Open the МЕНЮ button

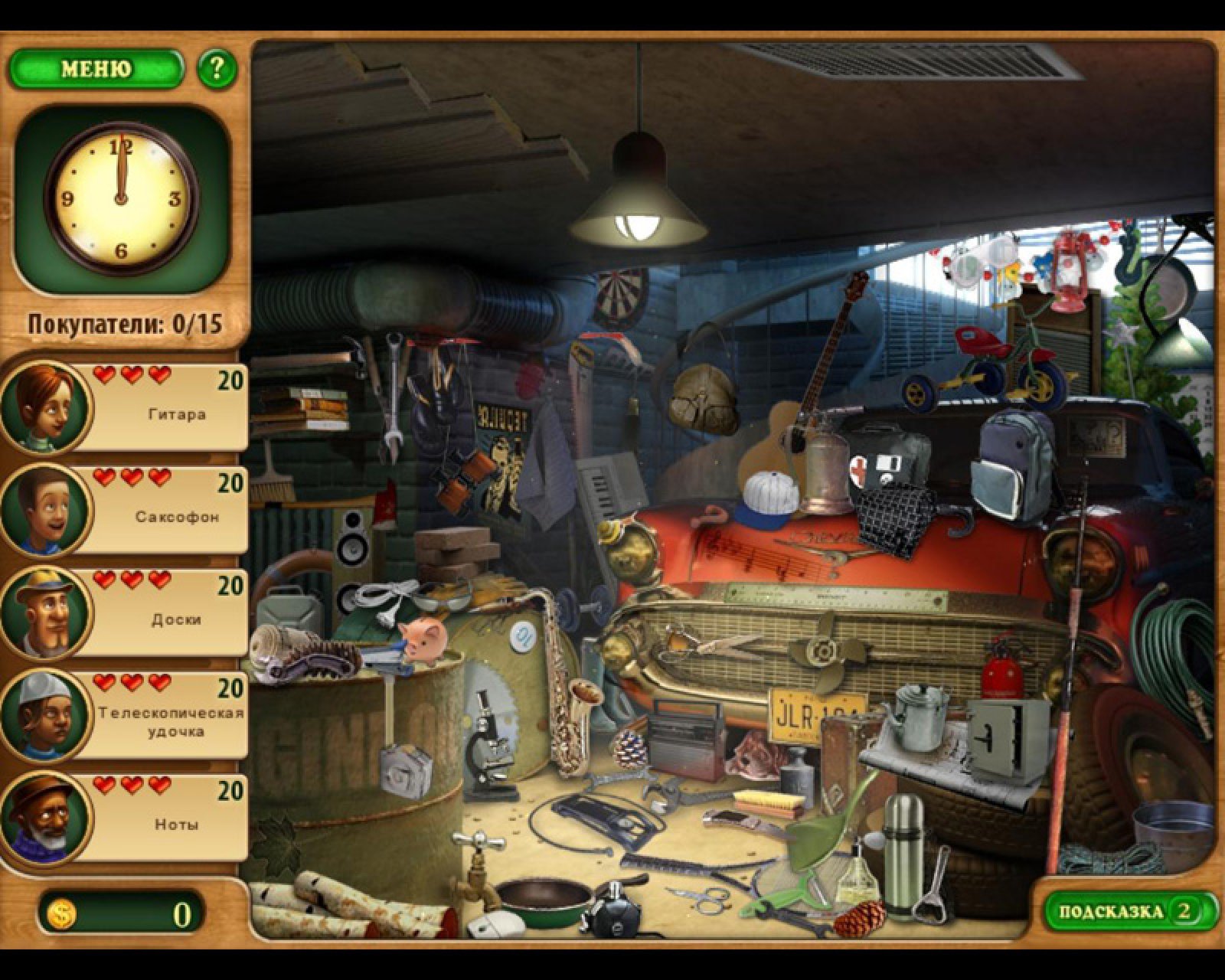pyautogui.click(x=96, y=70)
